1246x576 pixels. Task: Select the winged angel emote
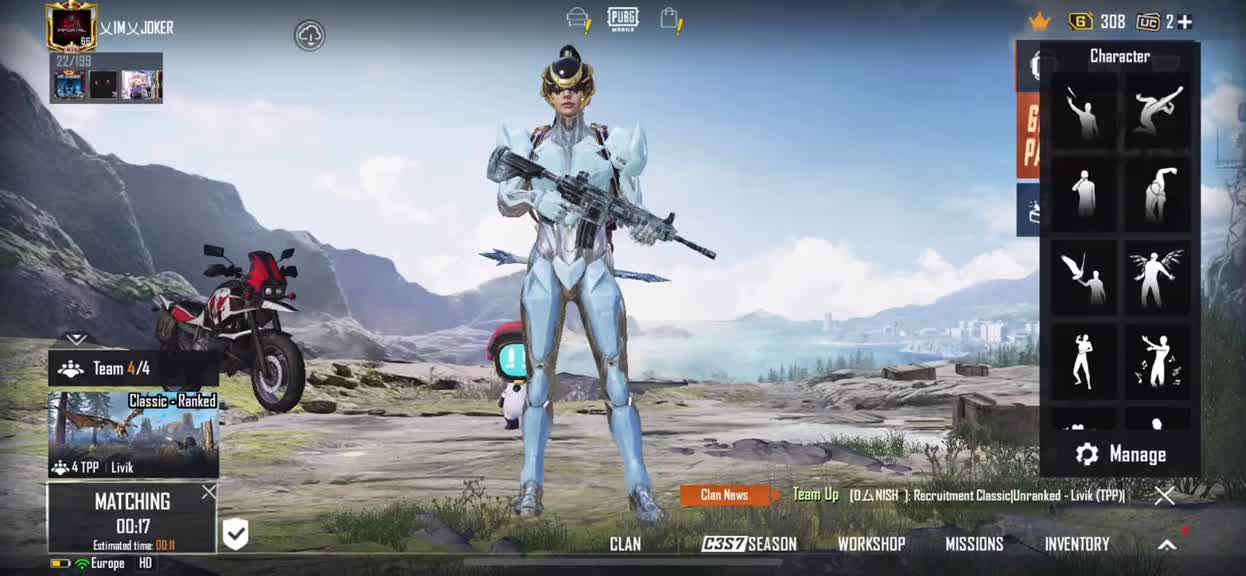(1157, 277)
